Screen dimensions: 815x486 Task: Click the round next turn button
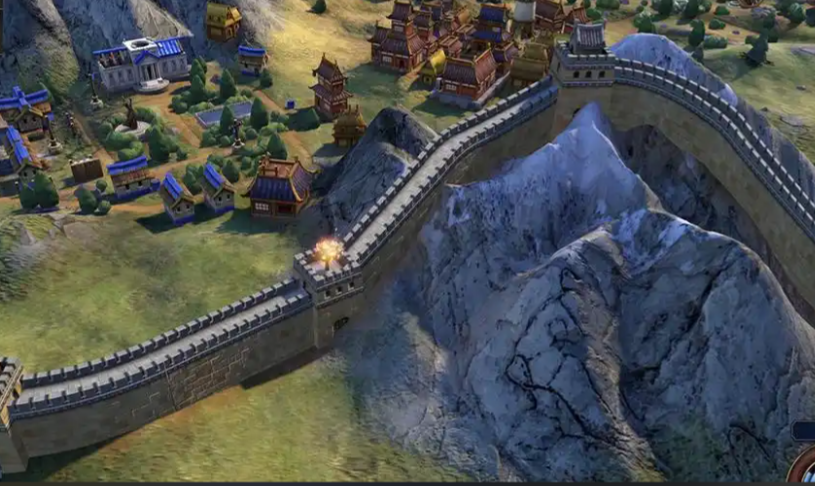pos(805,470)
